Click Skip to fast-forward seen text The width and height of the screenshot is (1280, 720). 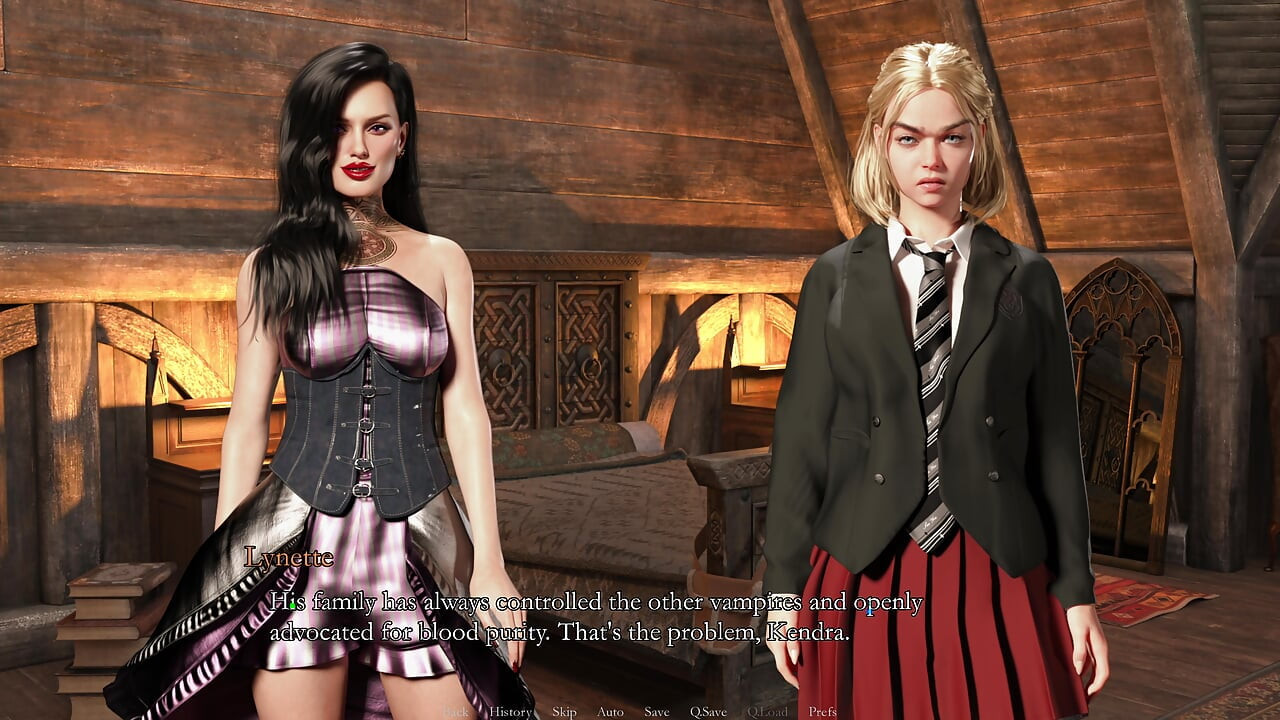pos(563,712)
